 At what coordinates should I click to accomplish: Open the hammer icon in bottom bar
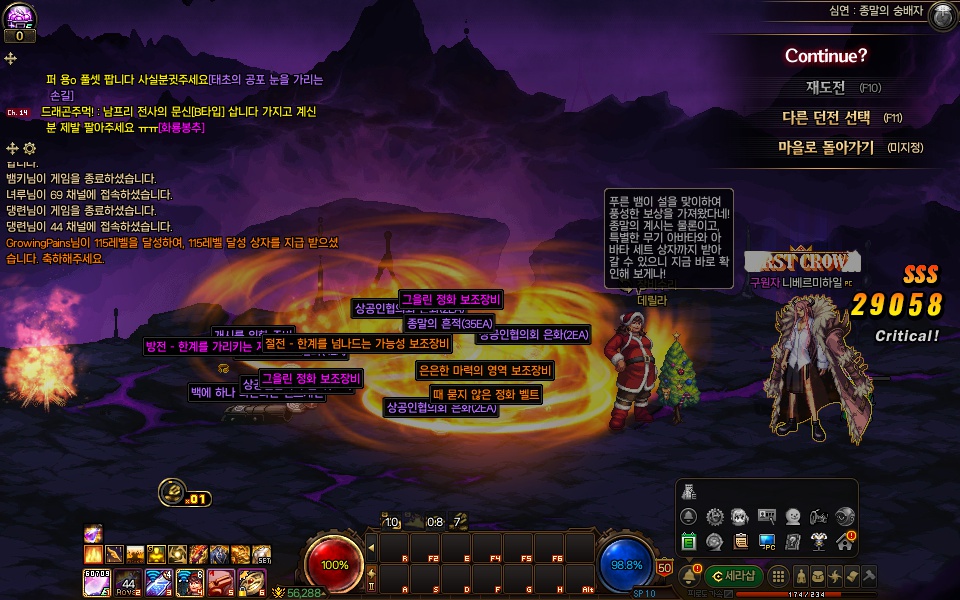click(x=869, y=576)
